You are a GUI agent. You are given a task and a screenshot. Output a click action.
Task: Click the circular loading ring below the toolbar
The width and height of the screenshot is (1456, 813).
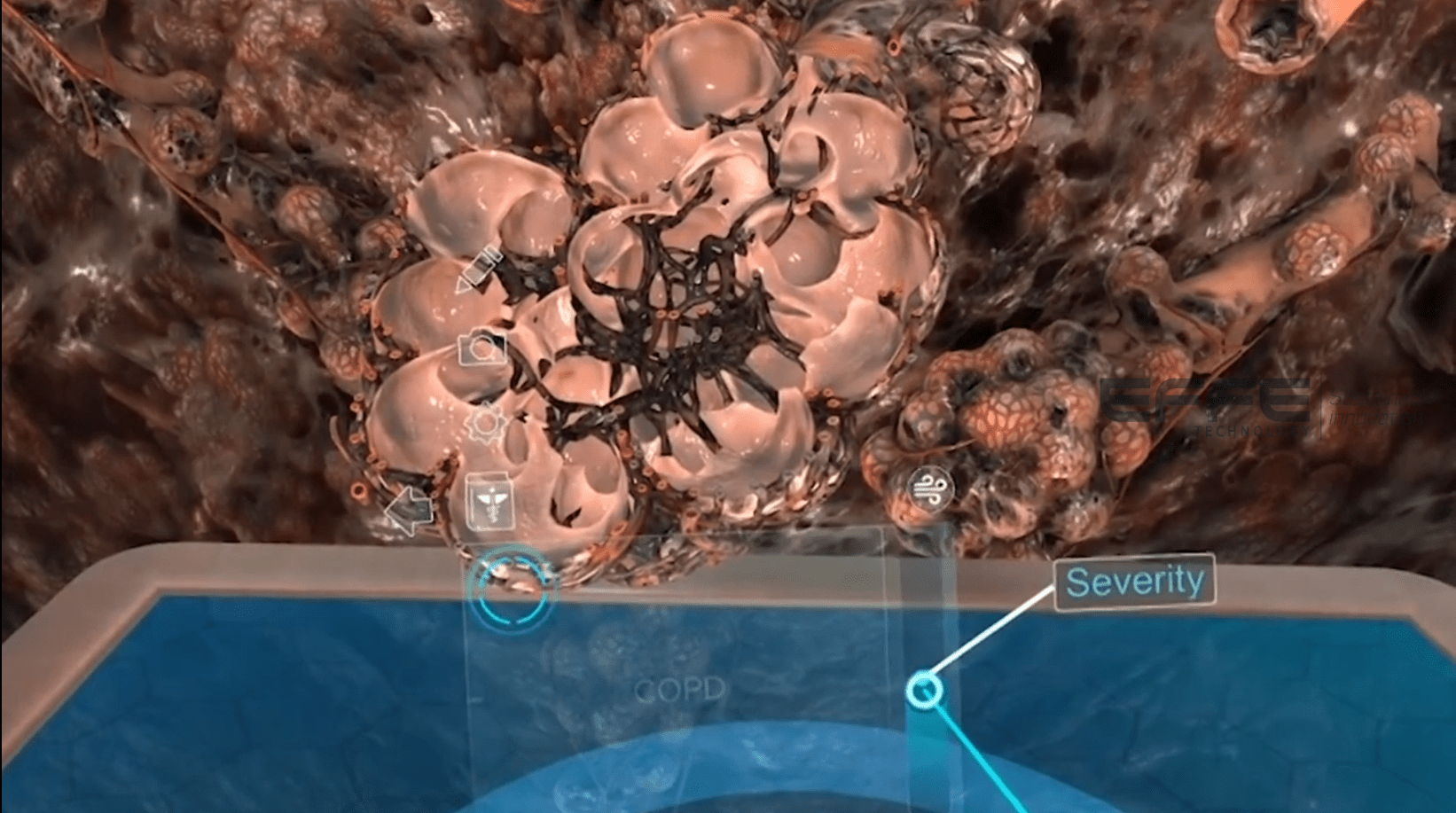point(513,587)
